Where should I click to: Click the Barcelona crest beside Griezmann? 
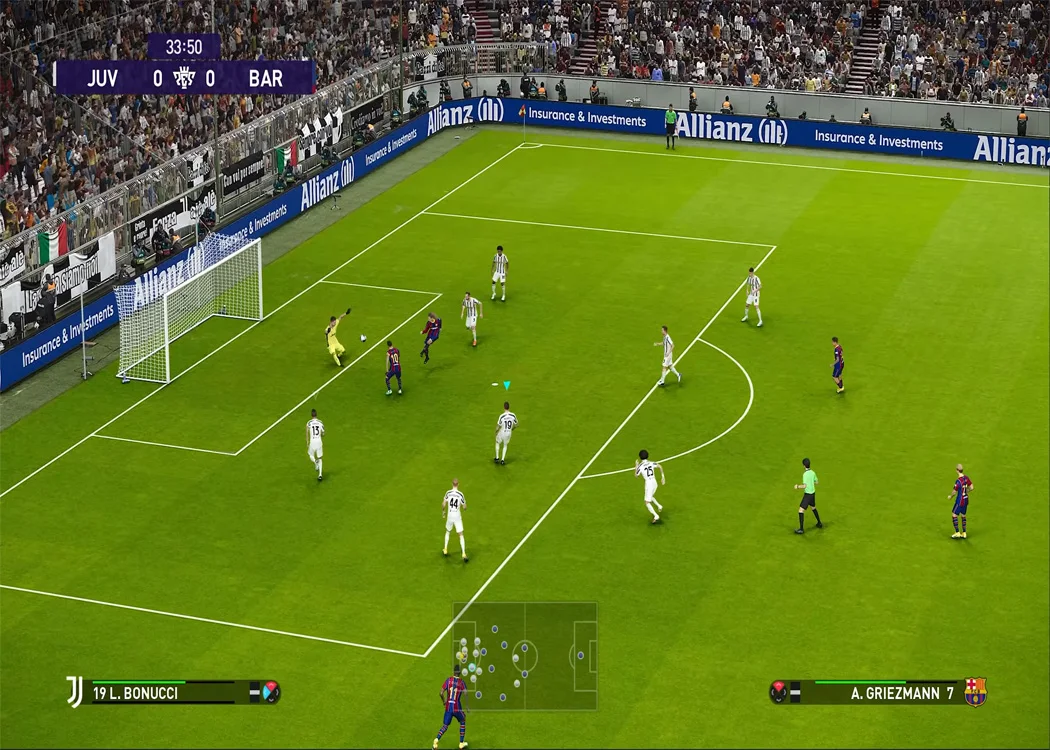tap(975, 692)
